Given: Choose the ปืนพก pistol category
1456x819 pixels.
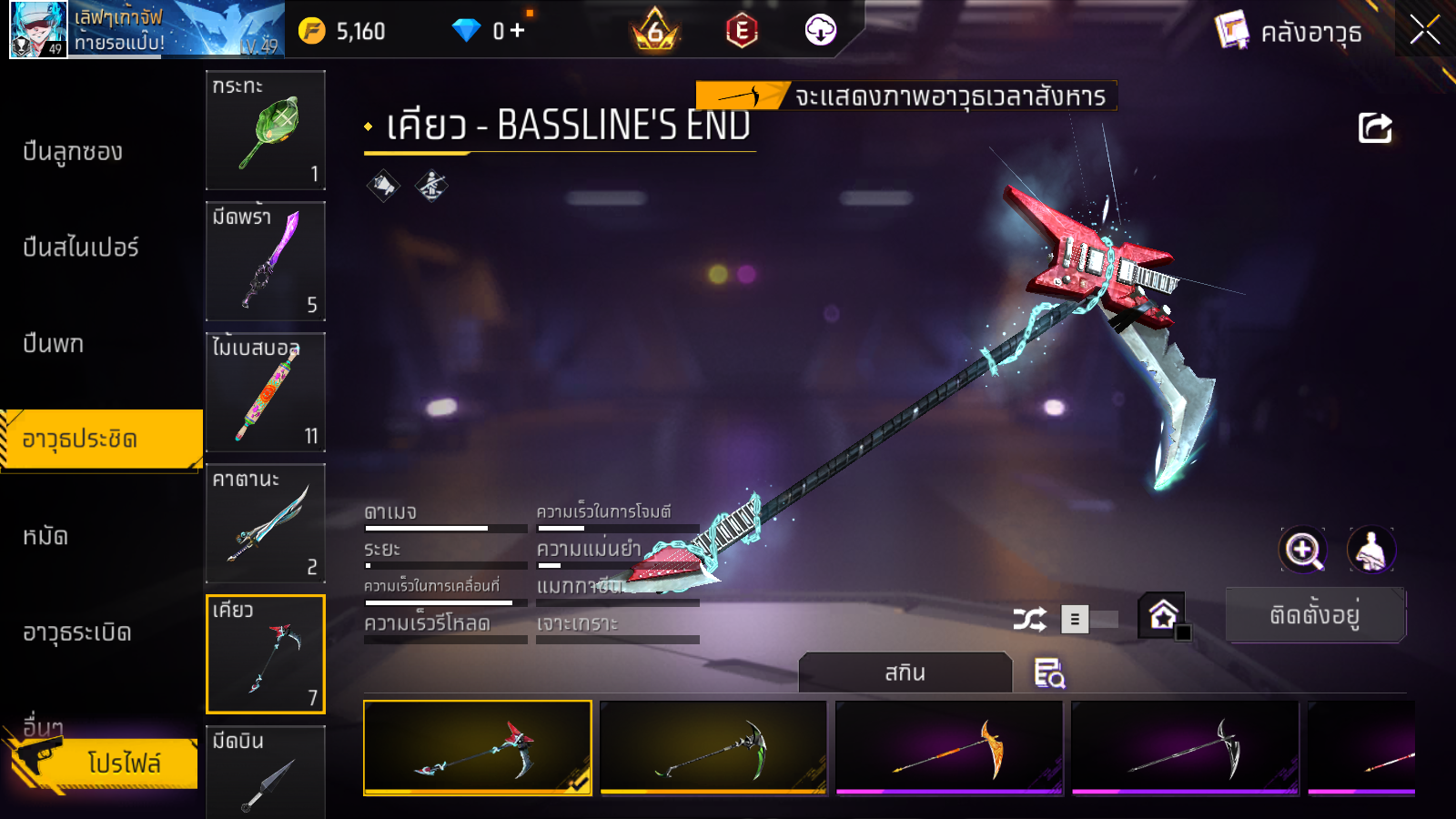Looking at the screenshot, I should [x=54, y=344].
